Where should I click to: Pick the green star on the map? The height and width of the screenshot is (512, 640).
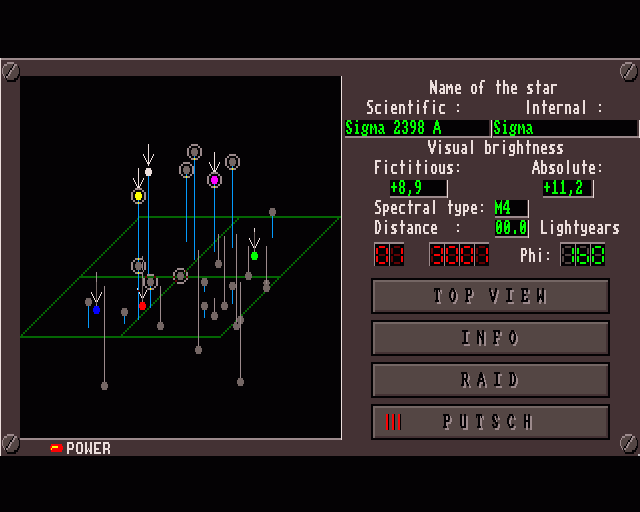254,256
